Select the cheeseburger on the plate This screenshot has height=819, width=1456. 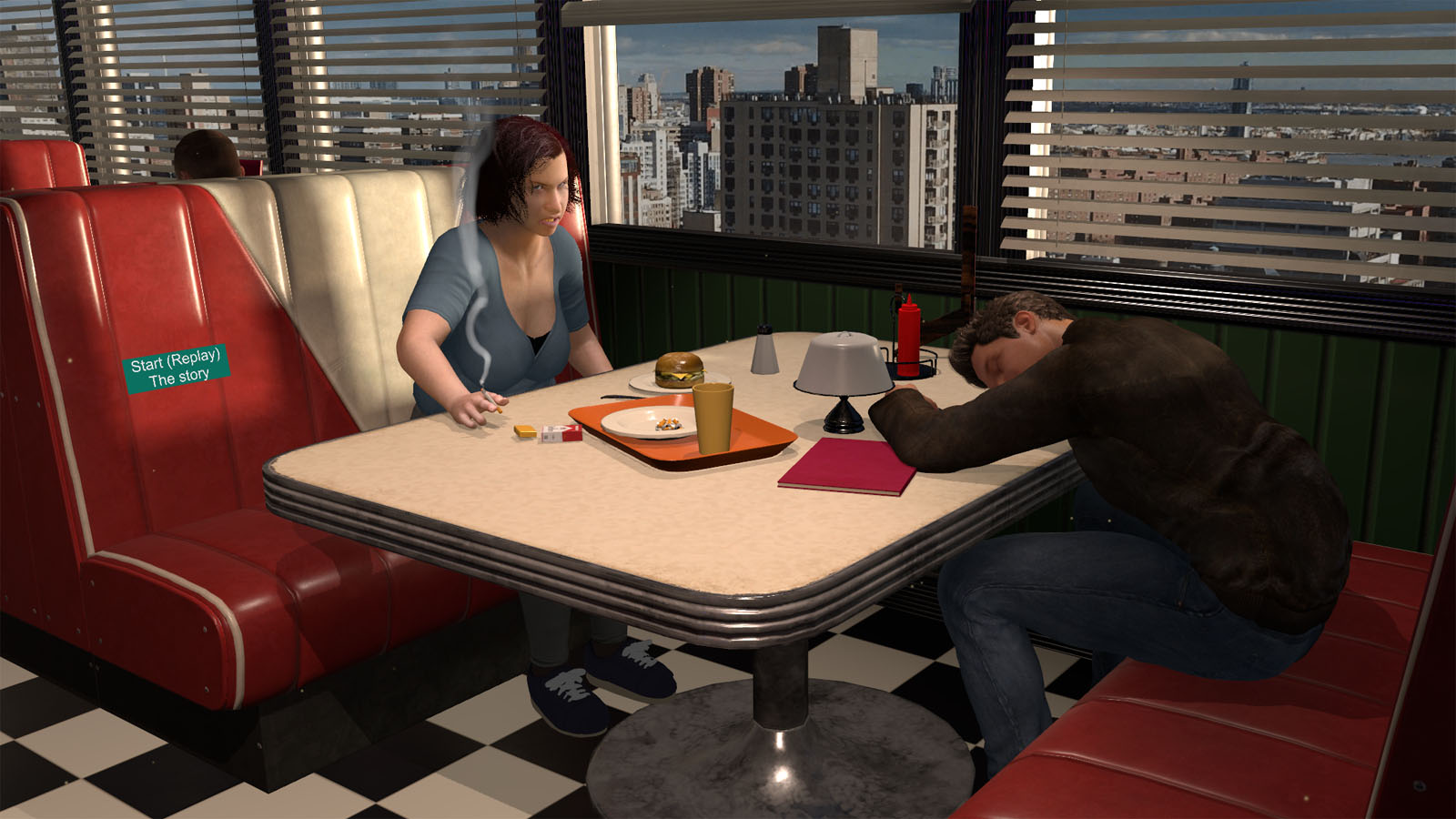click(678, 369)
